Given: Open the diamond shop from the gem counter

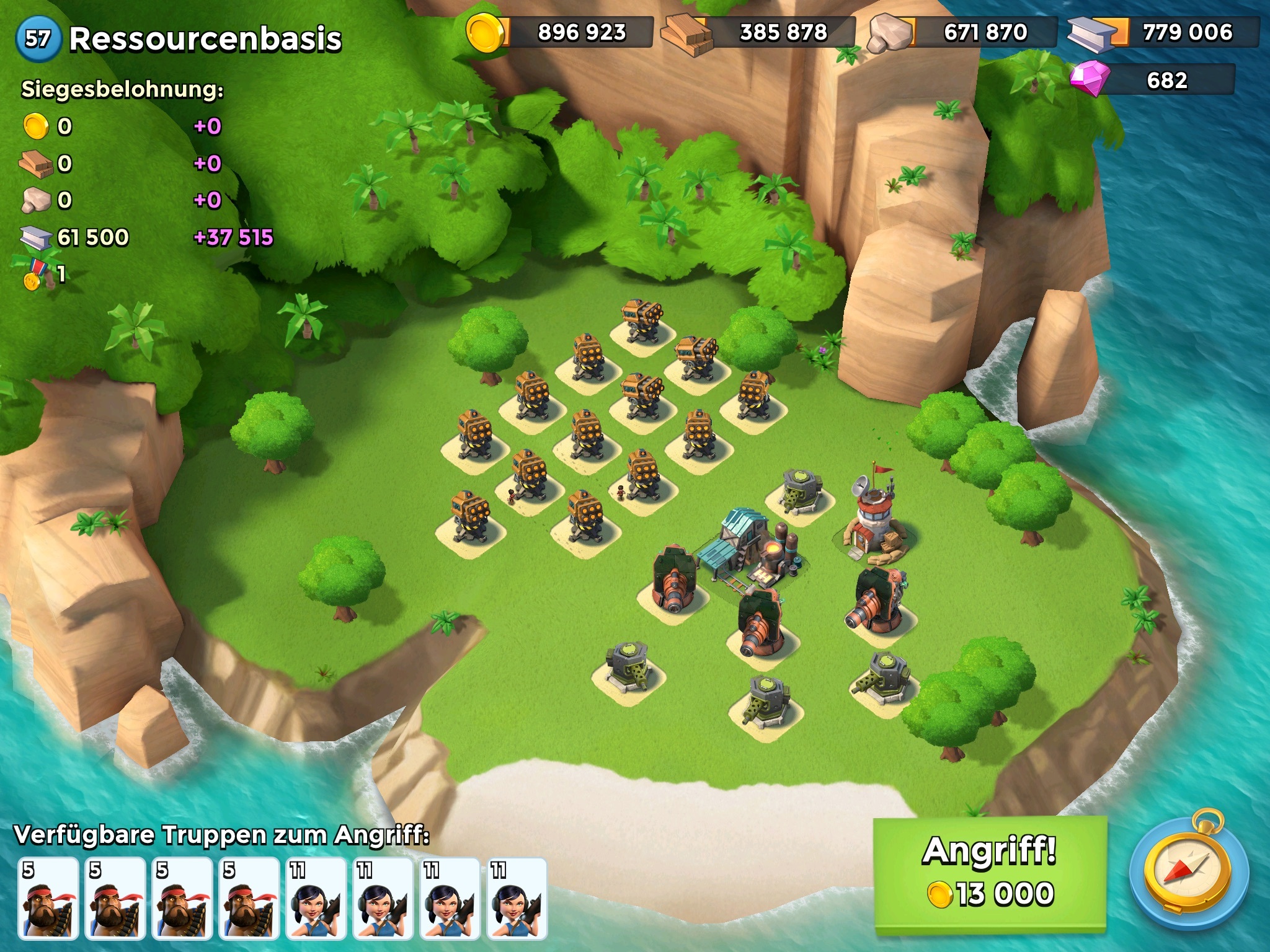Looking at the screenshot, I should tap(1152, 81).
